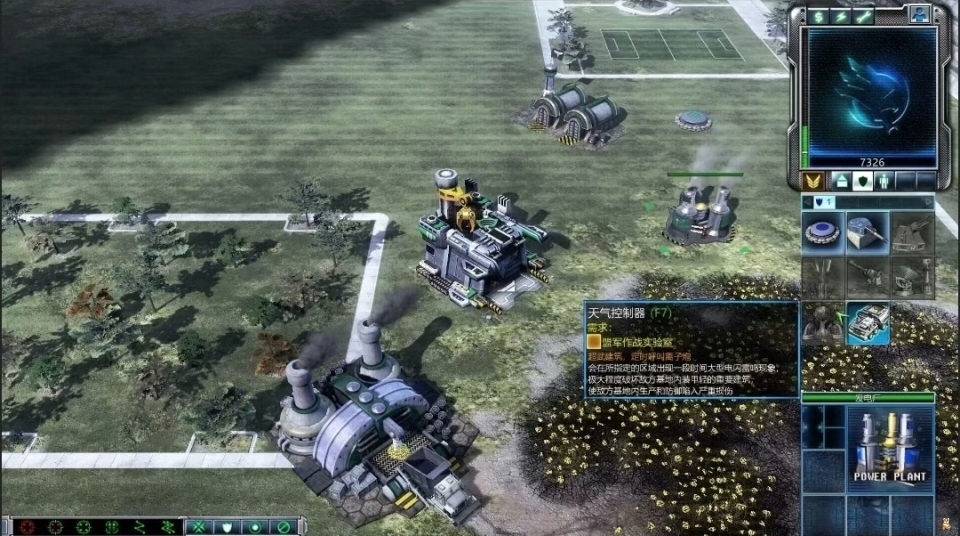Select the Weather Control Device build icon
This screenshot has width=960, height=536.
pyautogui.click(x=867, y=323)
